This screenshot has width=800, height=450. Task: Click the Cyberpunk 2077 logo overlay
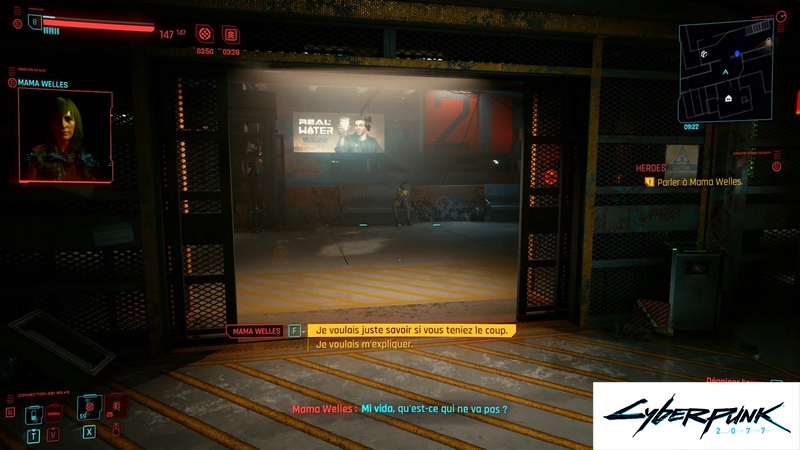point(696,415)
